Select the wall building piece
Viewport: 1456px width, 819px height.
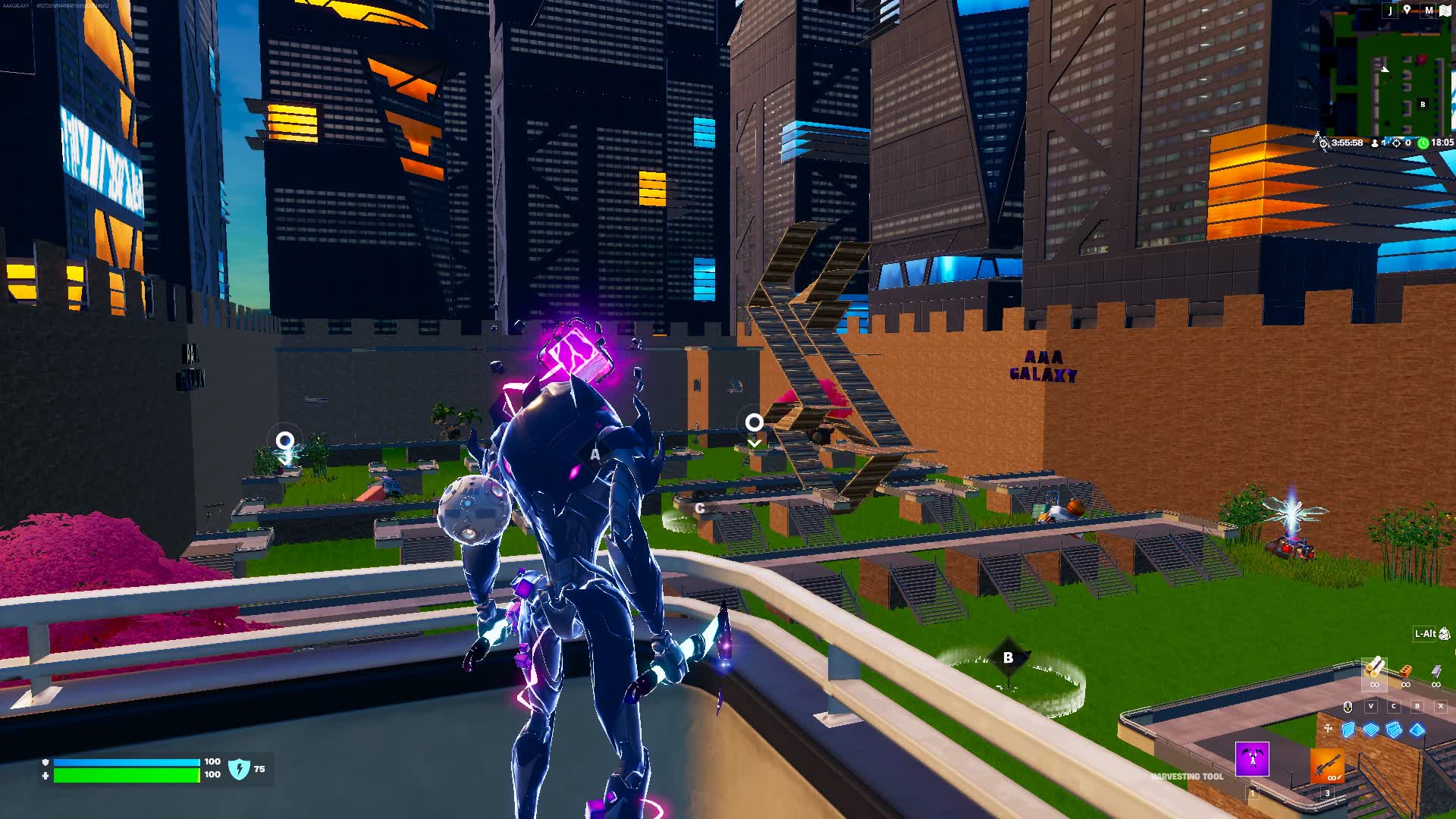(1348, 730)
